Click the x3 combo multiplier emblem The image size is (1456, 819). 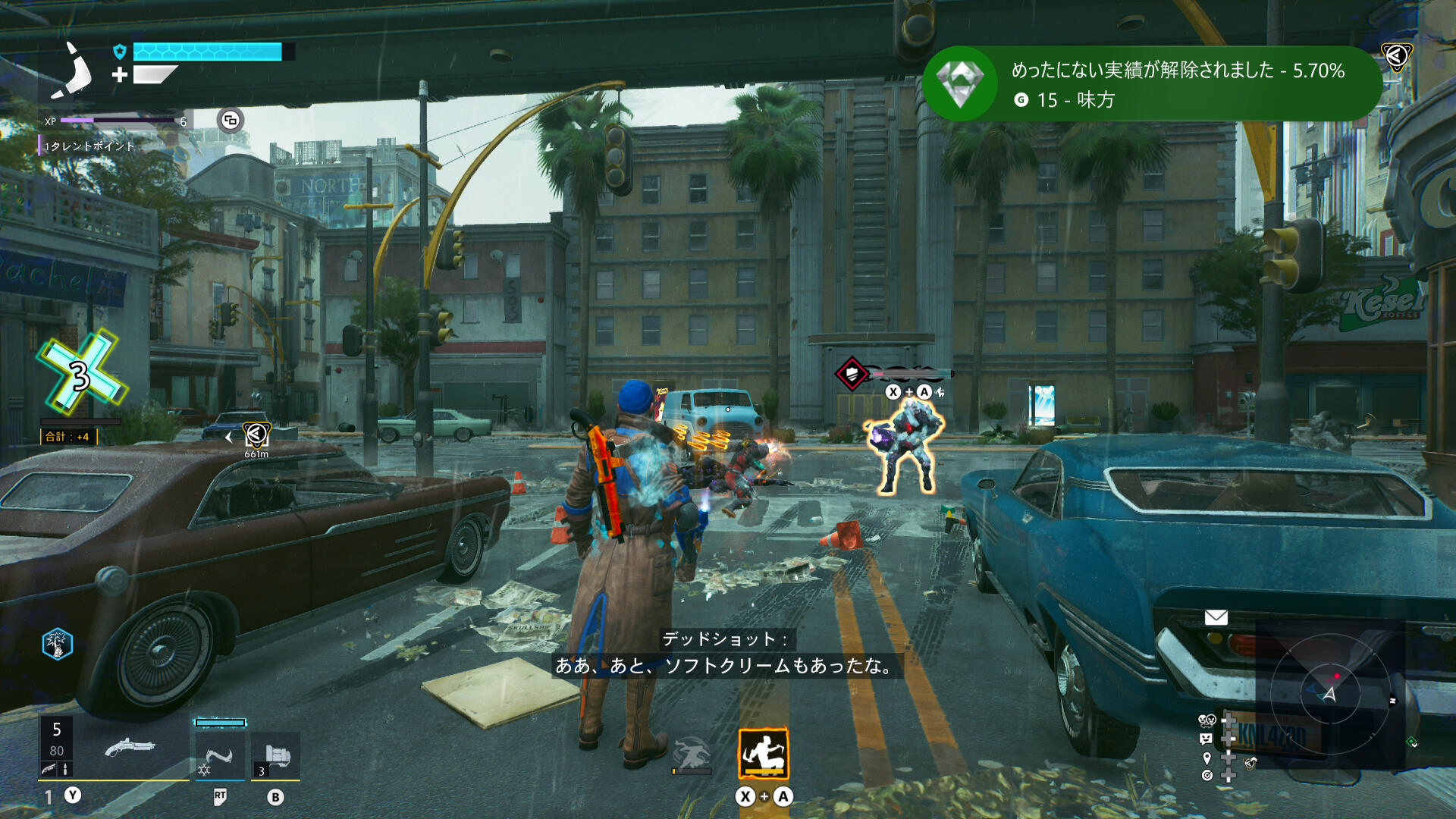point(81,373)
